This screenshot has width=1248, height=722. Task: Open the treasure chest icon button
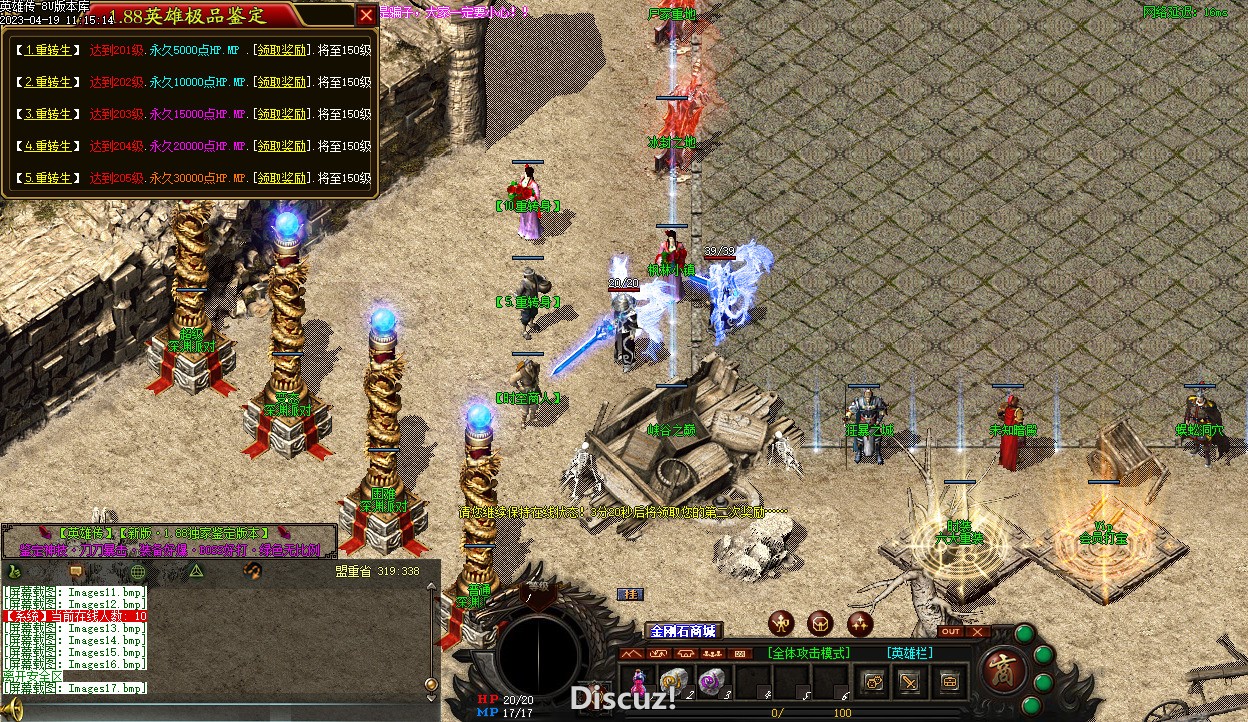pos(947,682)
